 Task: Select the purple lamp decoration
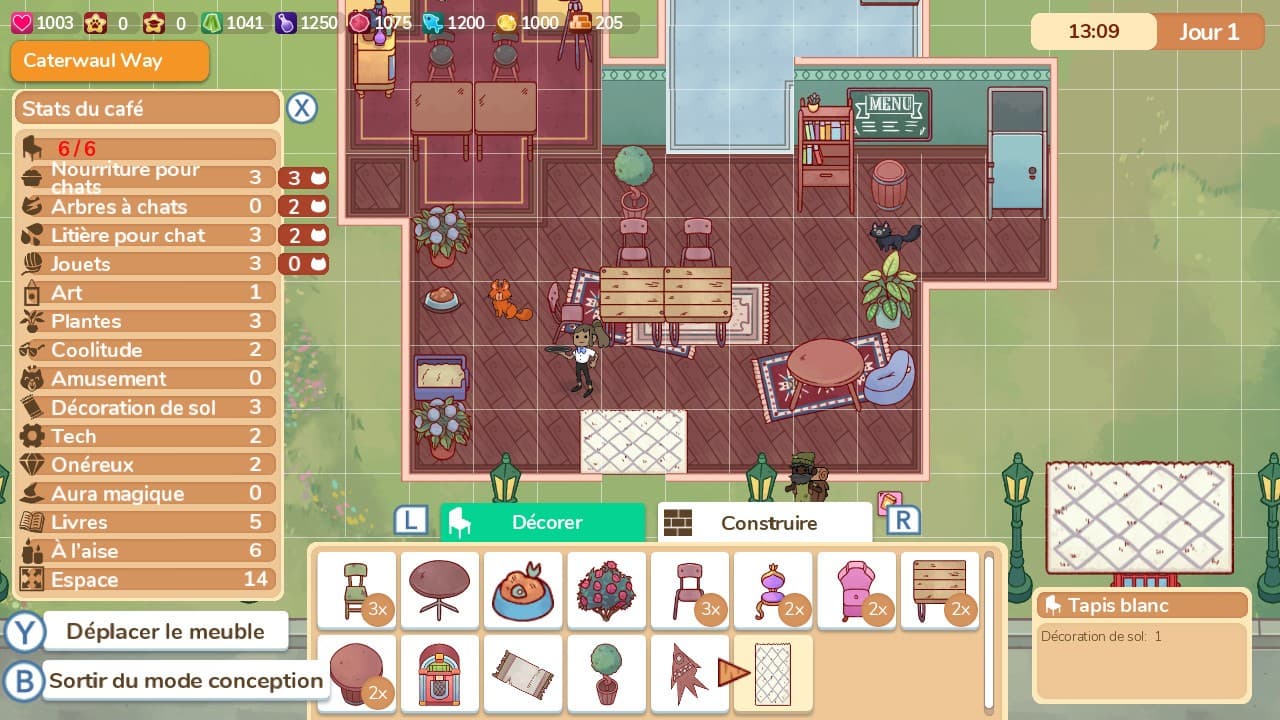[773, 590]
